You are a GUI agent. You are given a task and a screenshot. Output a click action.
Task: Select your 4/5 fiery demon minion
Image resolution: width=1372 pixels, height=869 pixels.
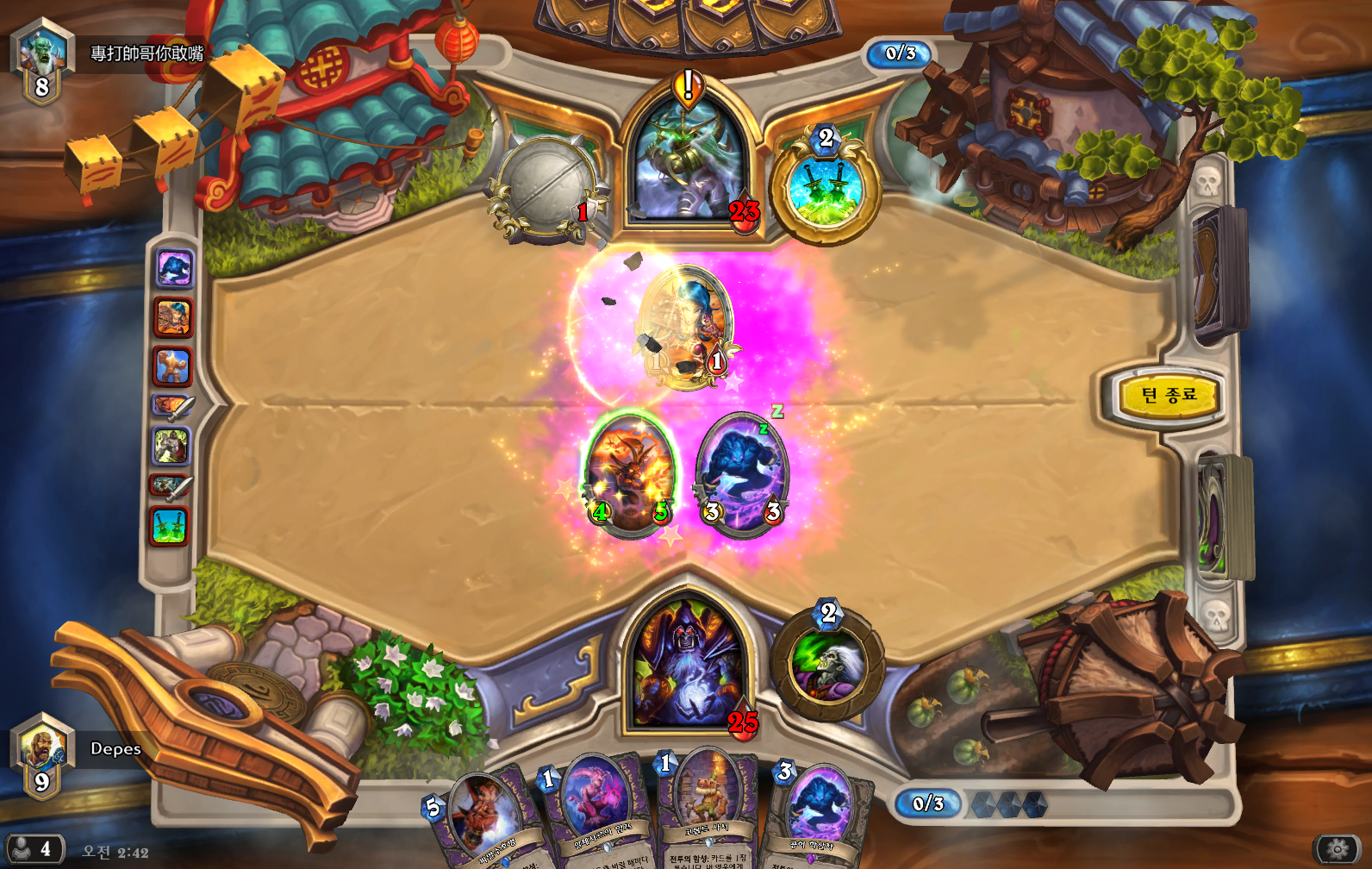630,475
